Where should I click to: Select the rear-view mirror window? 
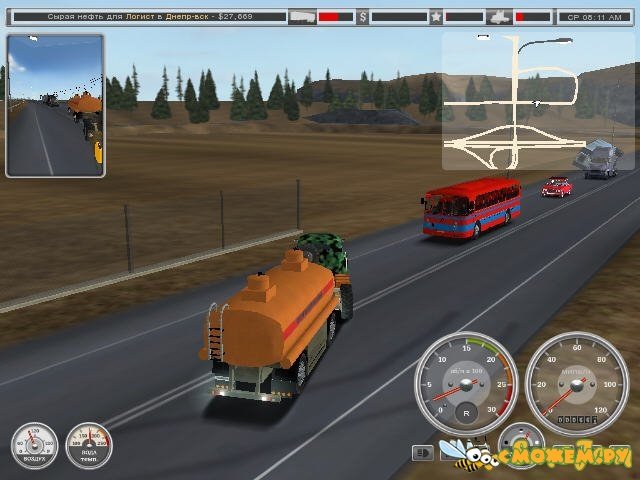tap(55, 105)
